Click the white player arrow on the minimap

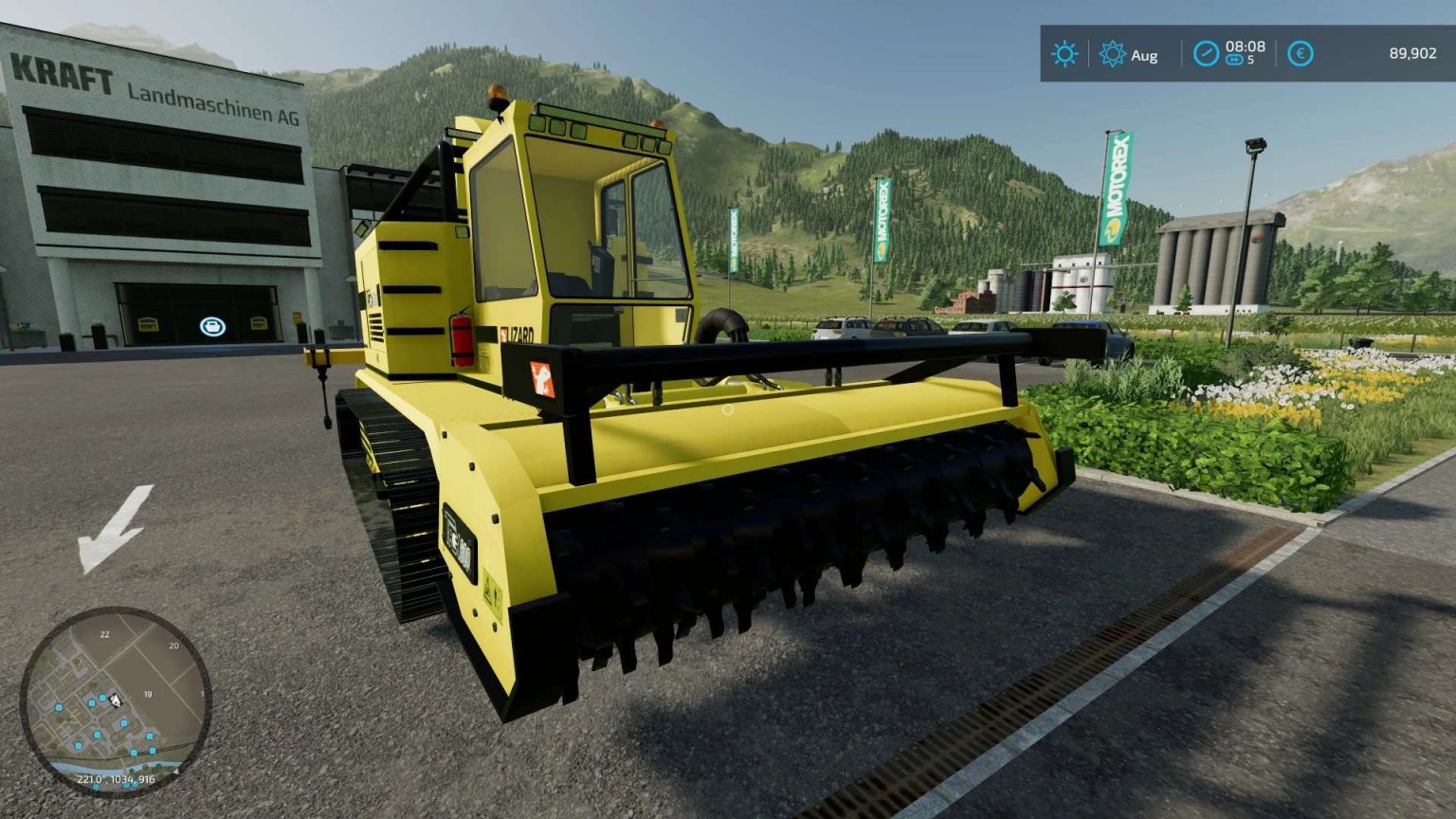[x=117, y=701]
